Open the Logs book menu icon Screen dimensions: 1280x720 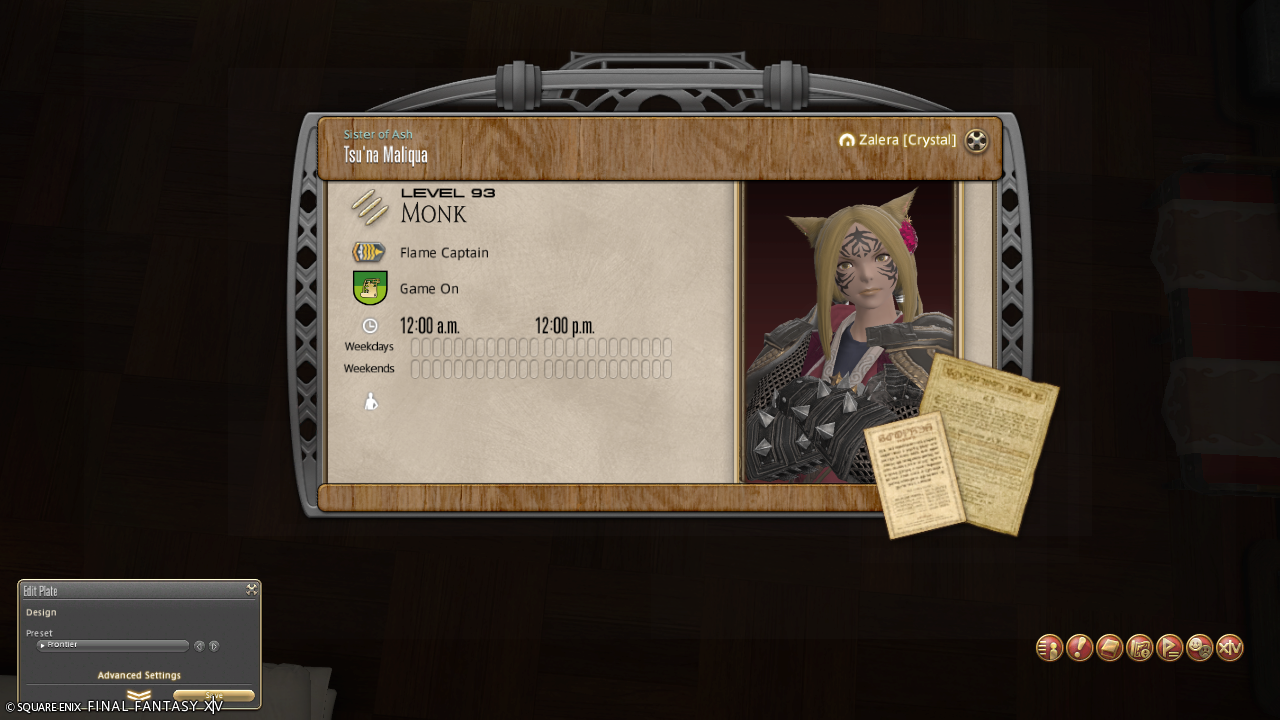tap(1109, 648)
